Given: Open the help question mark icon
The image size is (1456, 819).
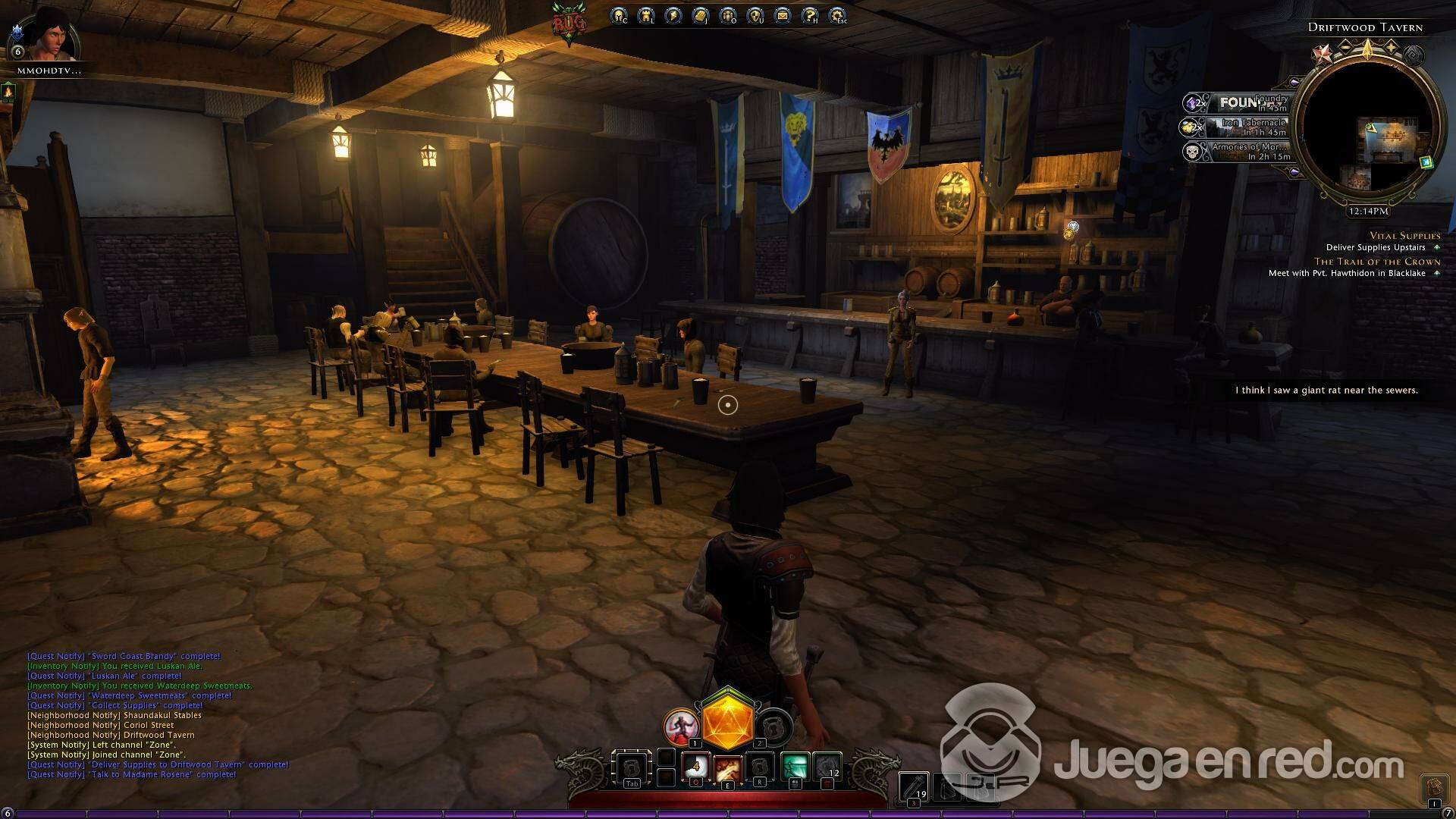Looking at the screenshot, I should tap(809, 15).
